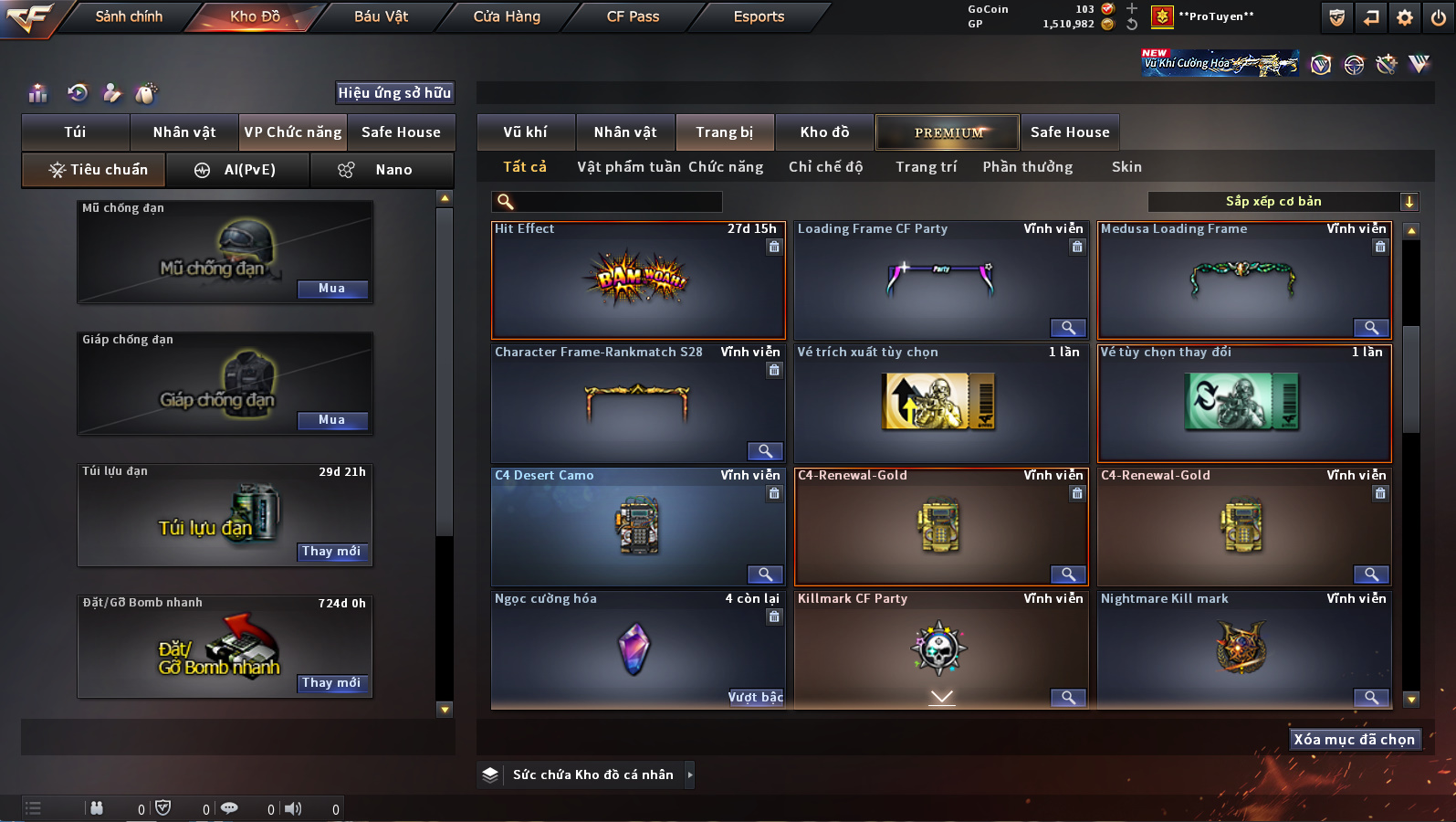Select the Hit Effect item

click(x=637, y=280)
